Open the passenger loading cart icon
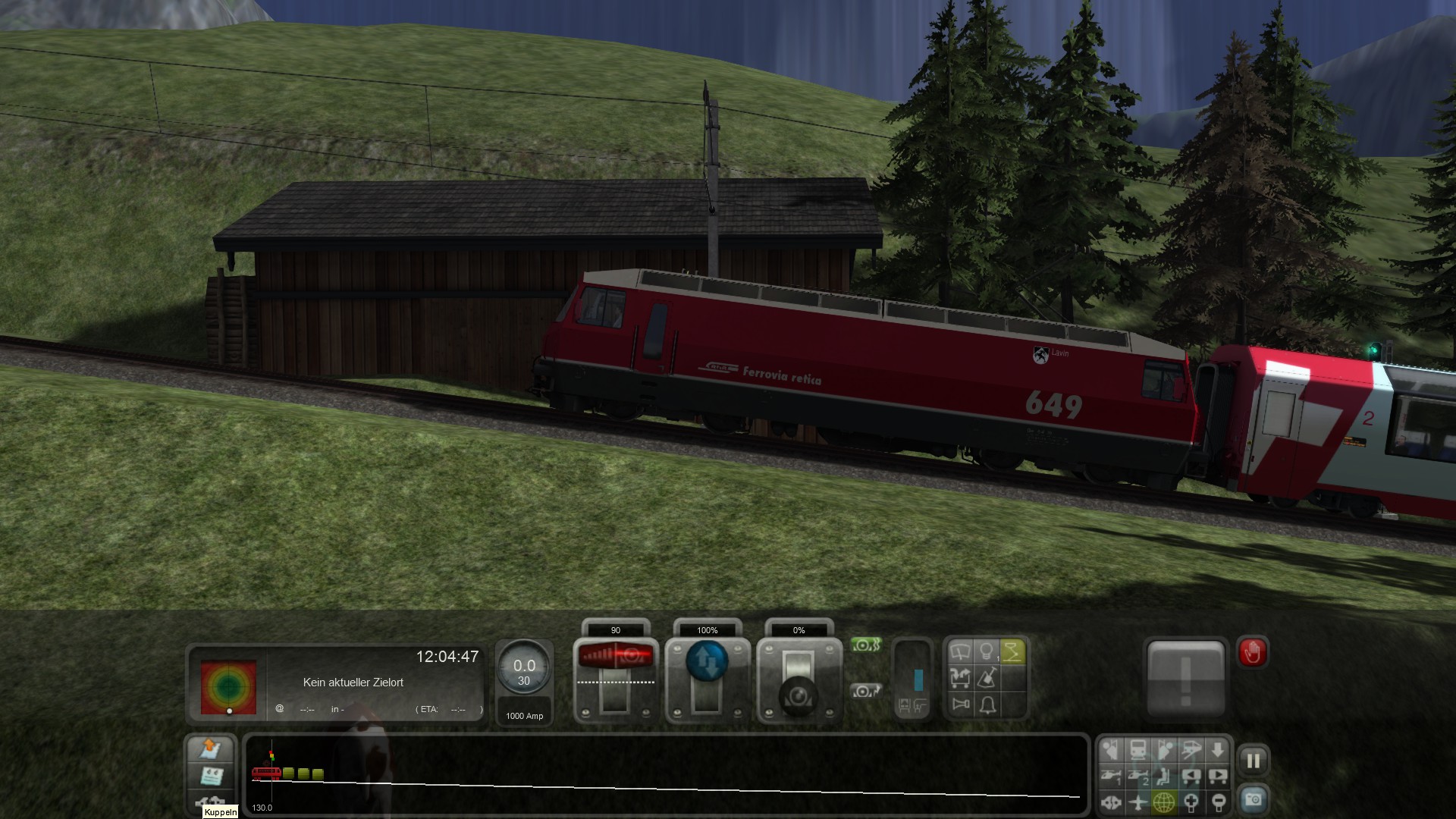This screenshot has height=819, width=1456. click(960, 678)
